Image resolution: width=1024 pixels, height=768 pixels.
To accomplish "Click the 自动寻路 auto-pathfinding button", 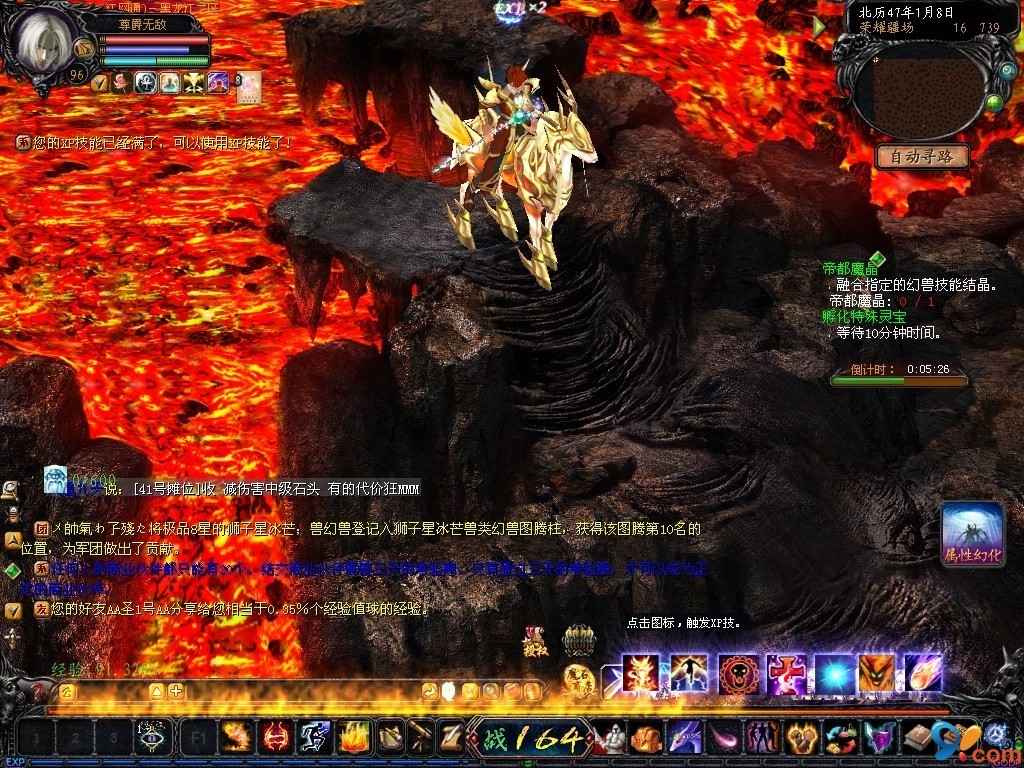I will [922, 156].
